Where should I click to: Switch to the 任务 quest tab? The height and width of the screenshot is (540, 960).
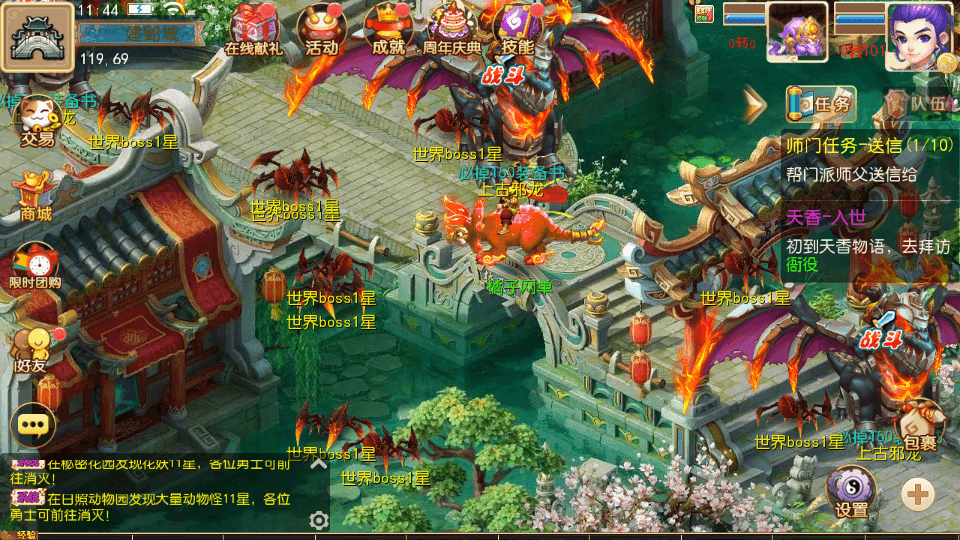(x=821, y=103)
